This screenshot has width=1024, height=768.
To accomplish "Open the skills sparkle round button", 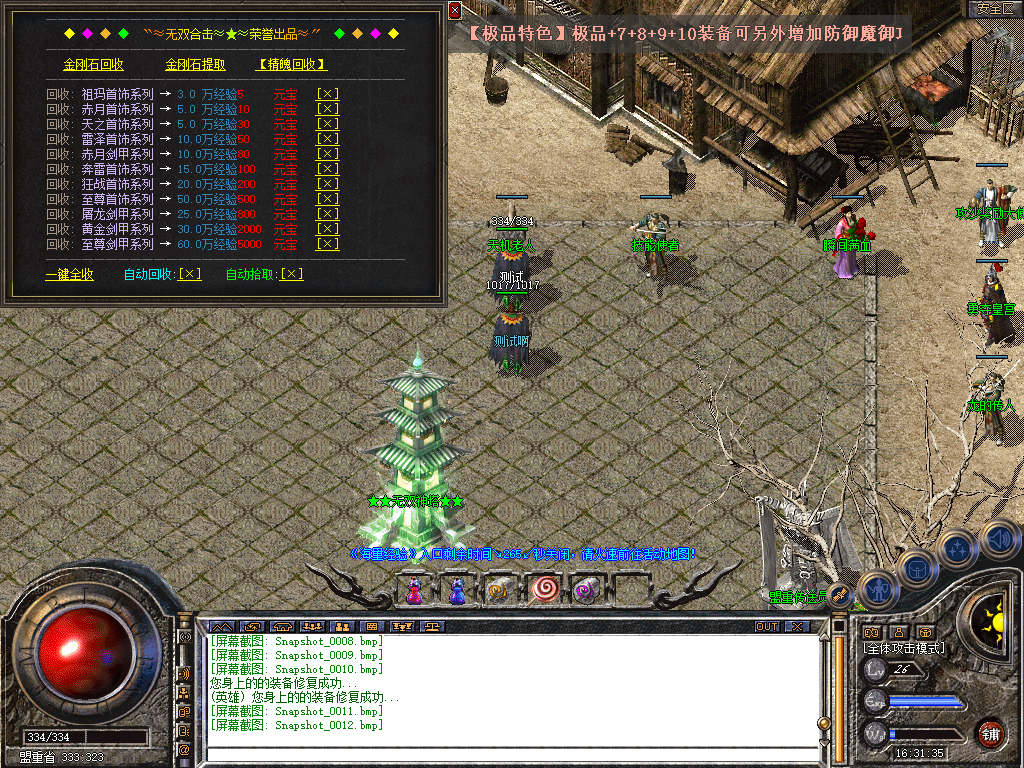I will [x=957, y=549].
